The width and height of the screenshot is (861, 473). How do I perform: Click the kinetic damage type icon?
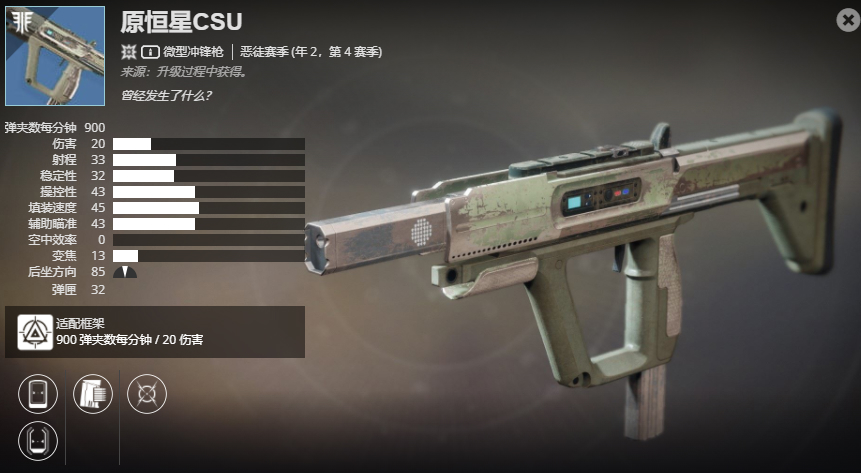tap(129, 51)
